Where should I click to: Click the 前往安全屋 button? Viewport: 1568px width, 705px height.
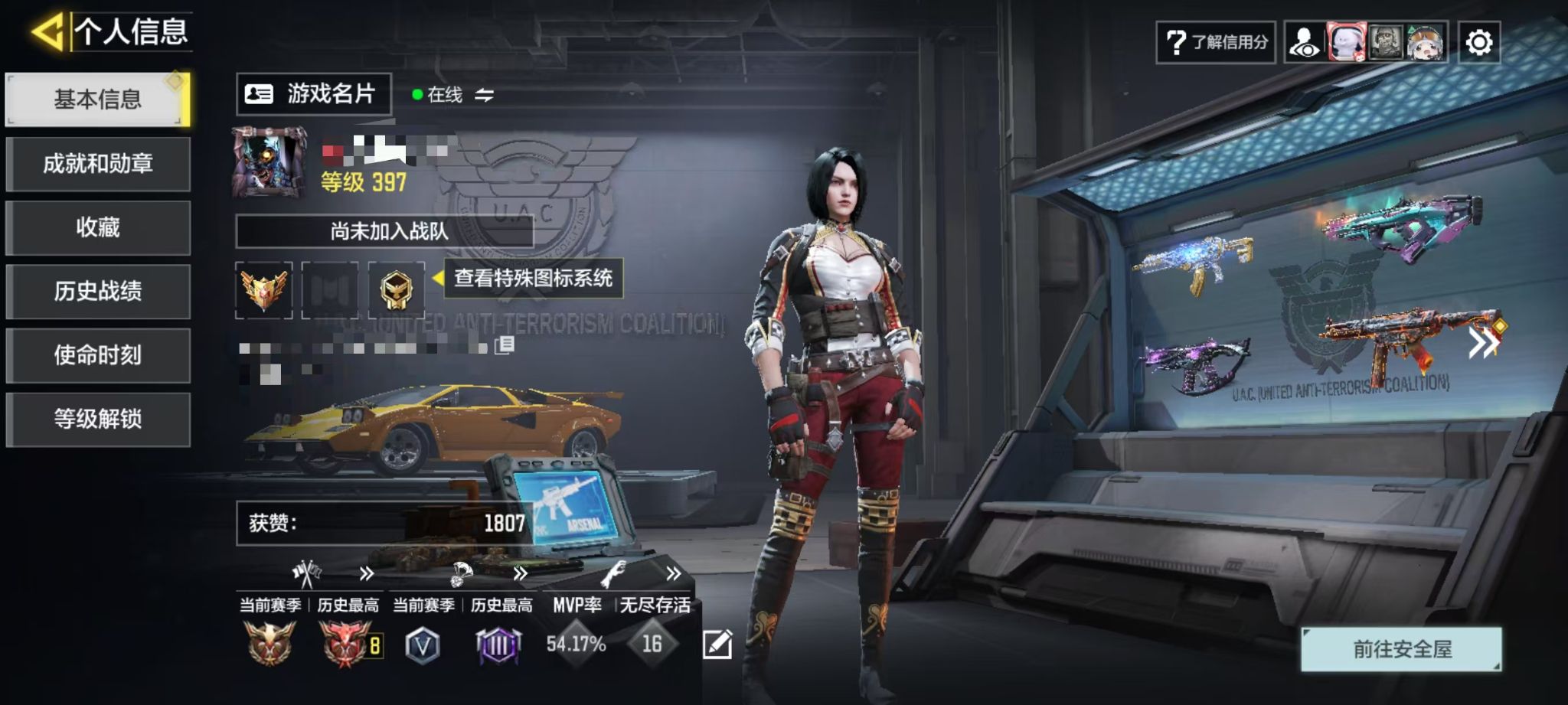(x=1401, y=649)
